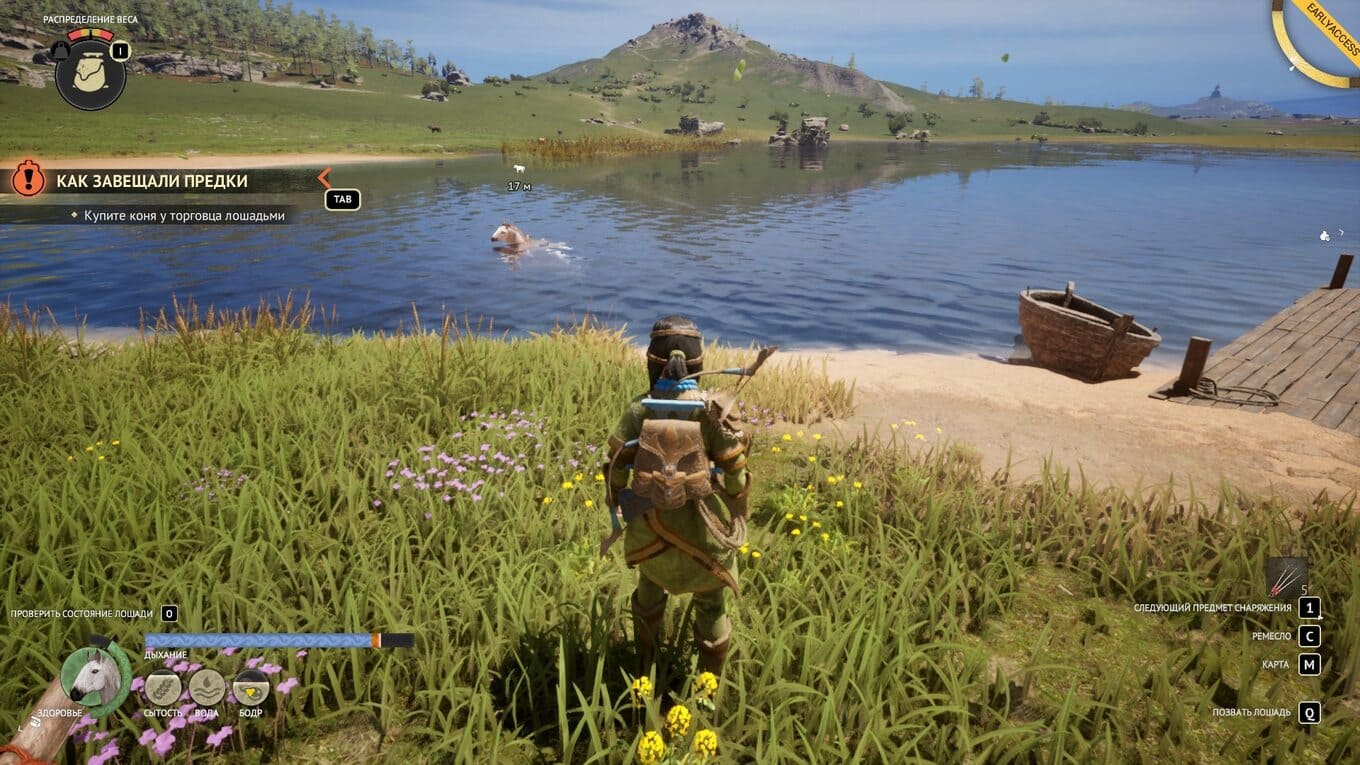Check the horse water droplet icon
Screen dimensions: 1360x765
[207, 688]
